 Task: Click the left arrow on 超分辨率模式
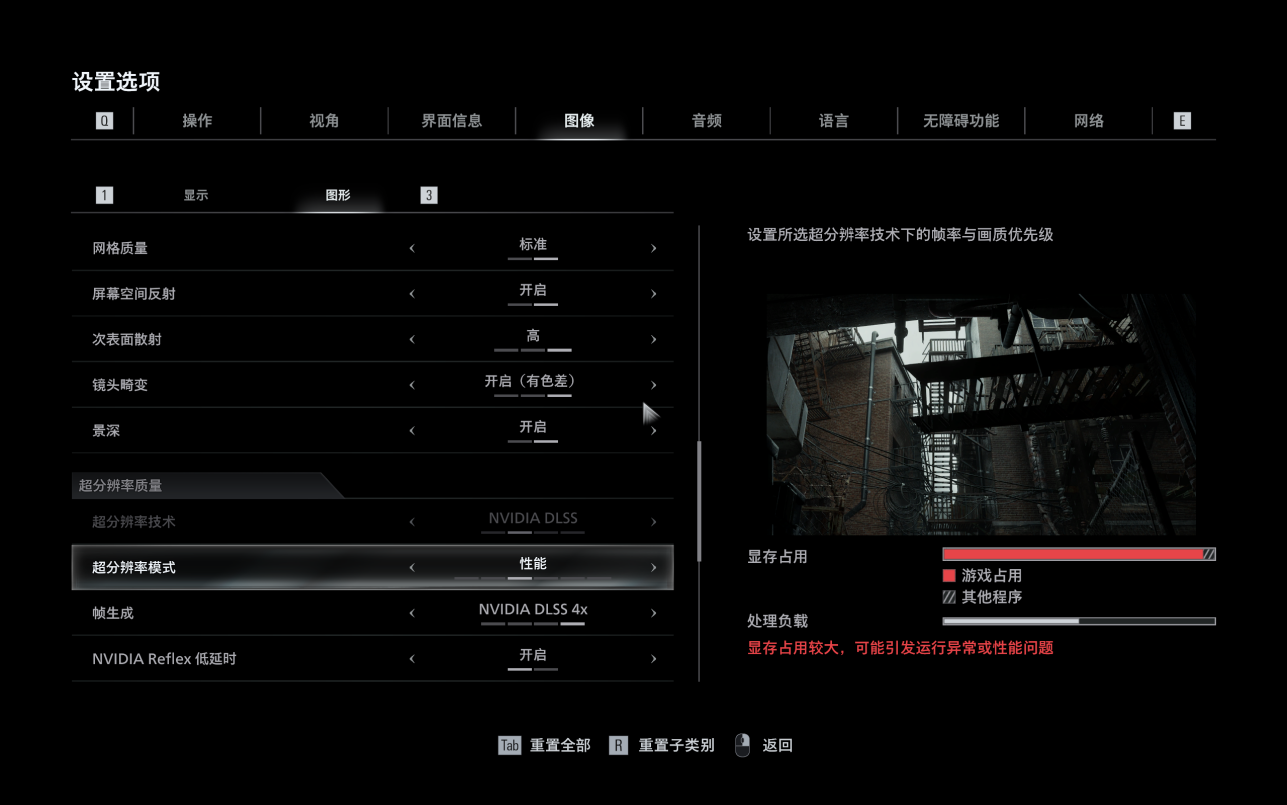(x=411, y=566)
